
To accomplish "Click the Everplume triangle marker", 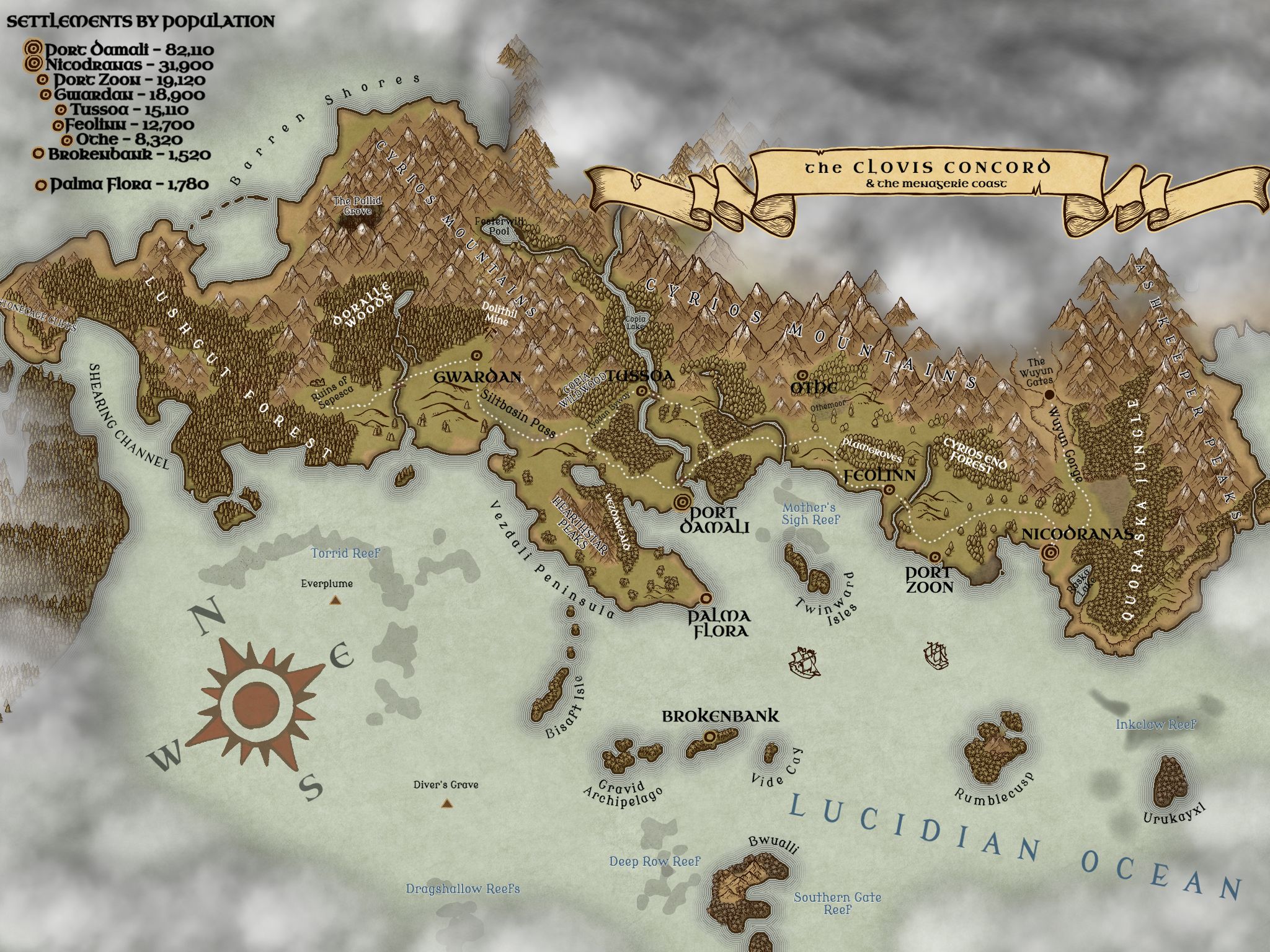I will coord(335,600).
